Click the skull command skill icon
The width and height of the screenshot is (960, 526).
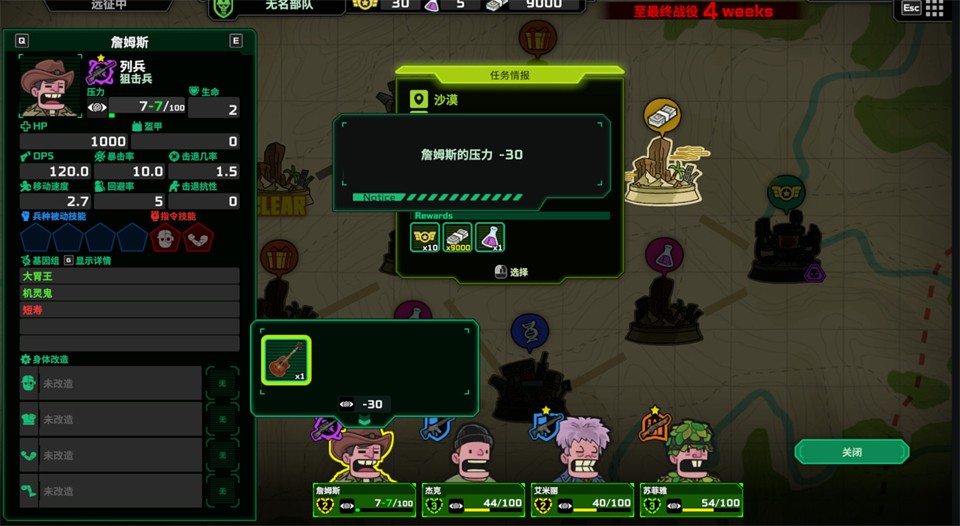click(165, 237)
